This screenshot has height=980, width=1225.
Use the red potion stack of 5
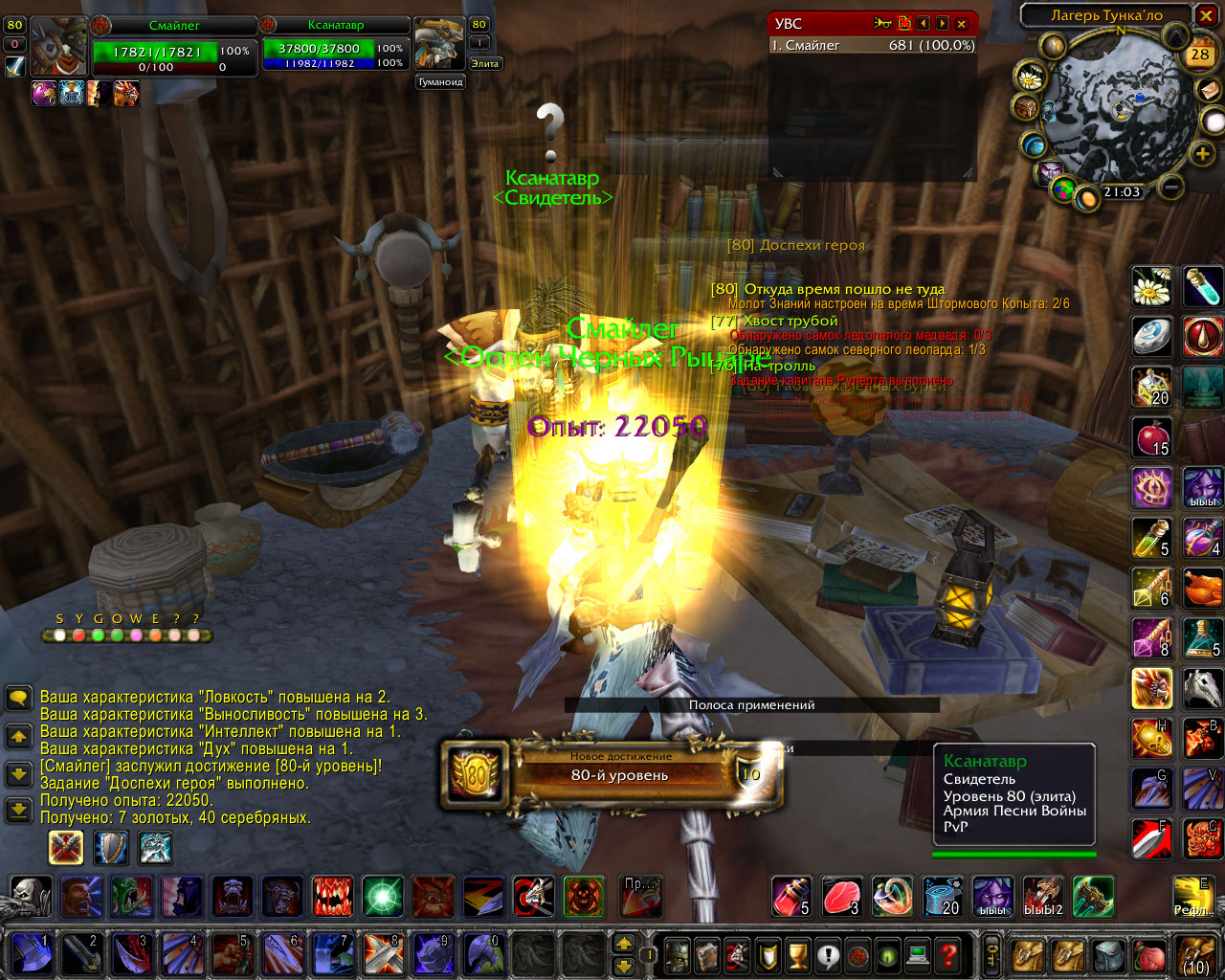point(791,897)
